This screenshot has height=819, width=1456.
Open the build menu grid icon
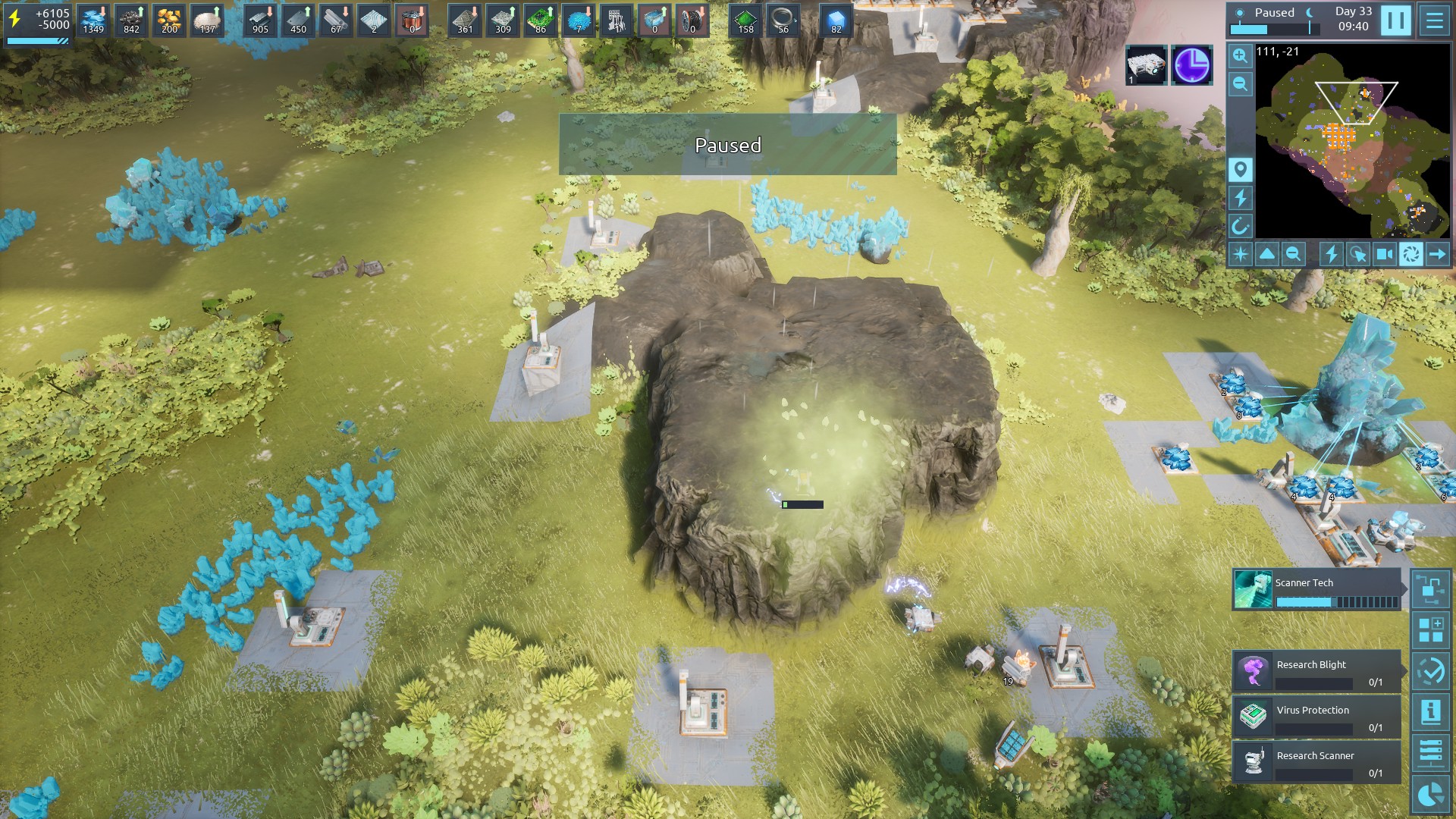click(1431, 630)
